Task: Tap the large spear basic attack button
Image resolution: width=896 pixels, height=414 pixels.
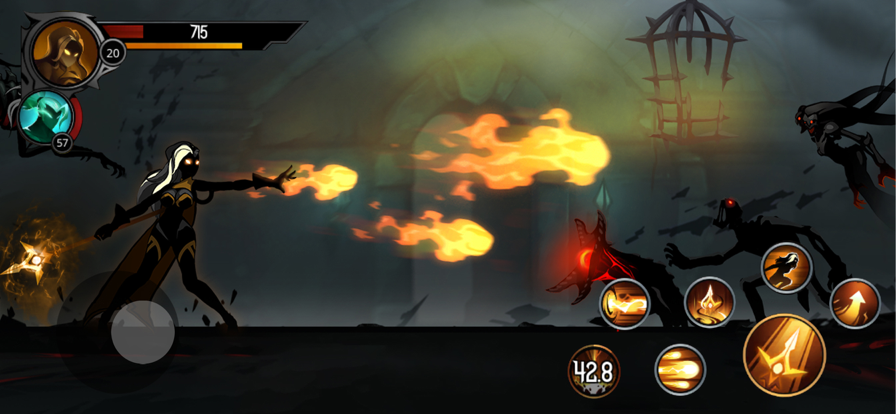Action: tap(783, 355)
